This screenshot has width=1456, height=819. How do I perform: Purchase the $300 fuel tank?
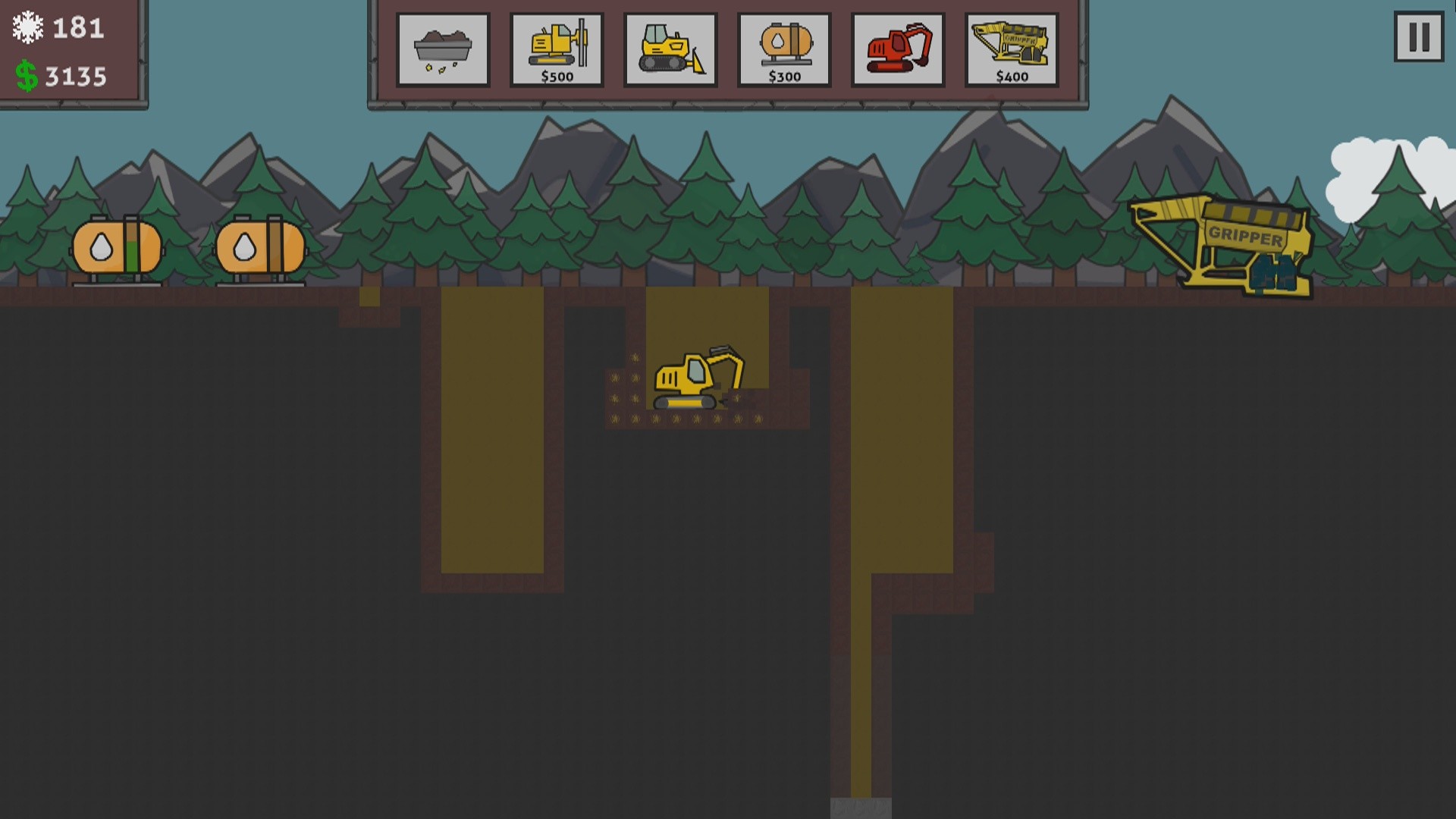tap(784, 49)
